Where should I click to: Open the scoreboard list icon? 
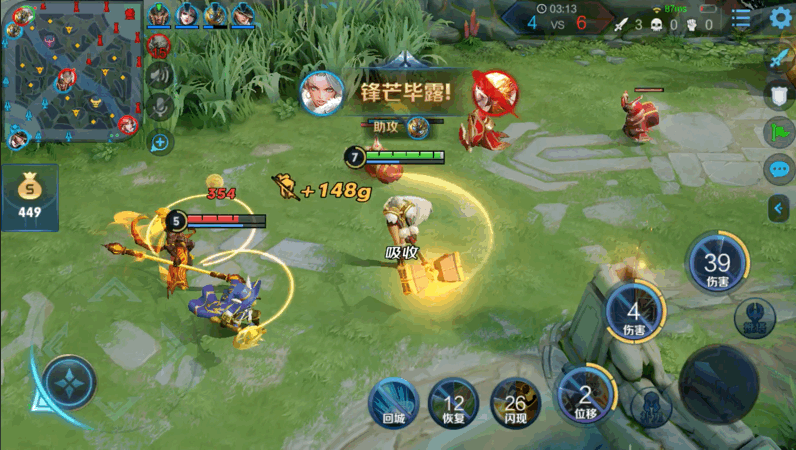[x=741, y=19]
